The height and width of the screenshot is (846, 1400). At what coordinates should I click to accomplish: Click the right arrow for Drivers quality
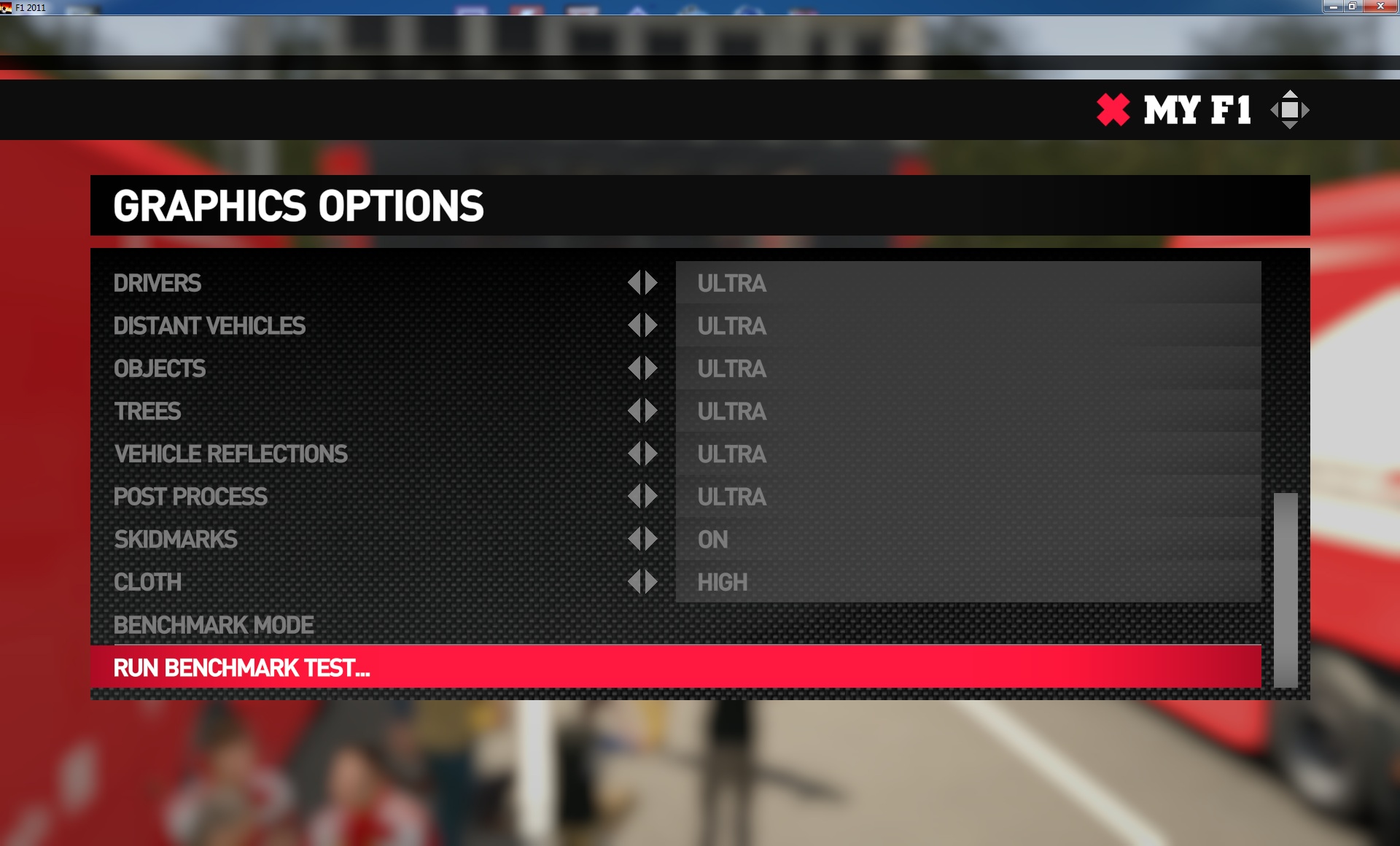651,283
